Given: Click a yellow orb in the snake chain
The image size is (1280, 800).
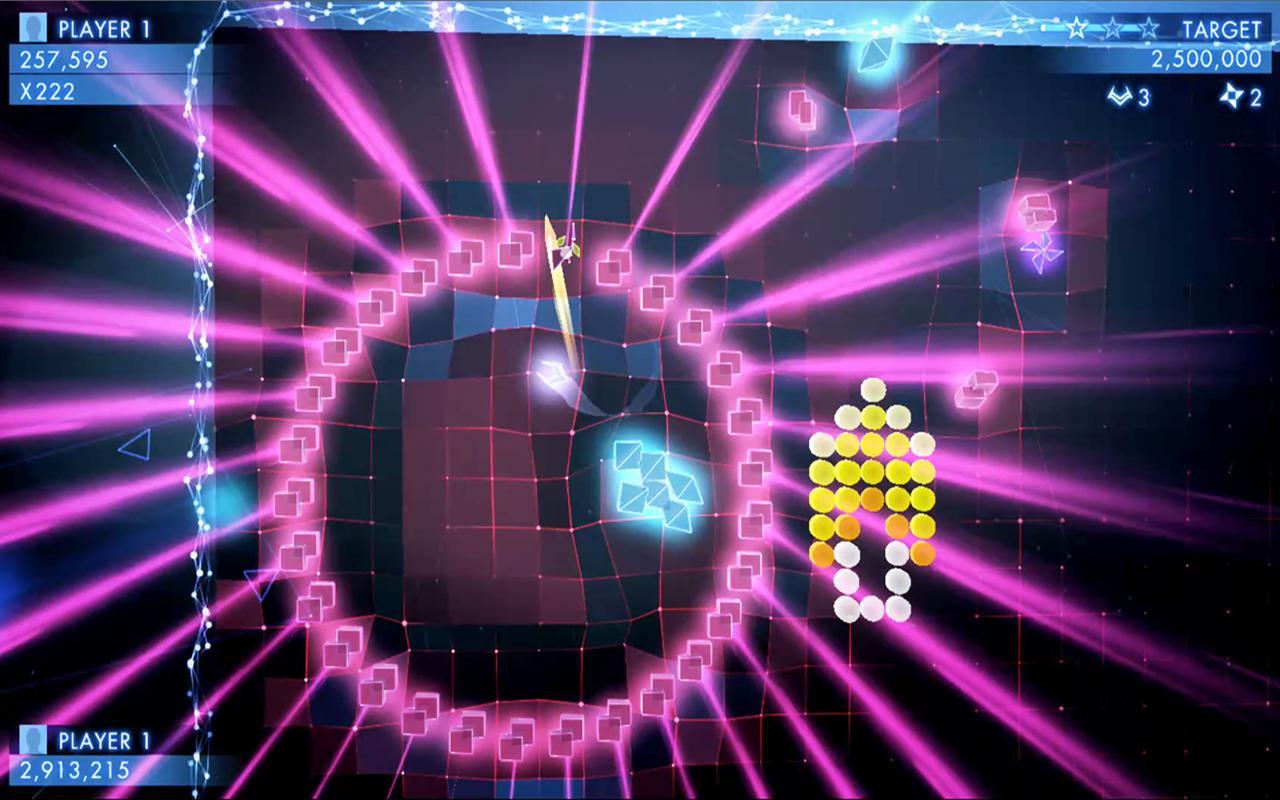Looking at the screenshot, I should (x=875, y=470).
